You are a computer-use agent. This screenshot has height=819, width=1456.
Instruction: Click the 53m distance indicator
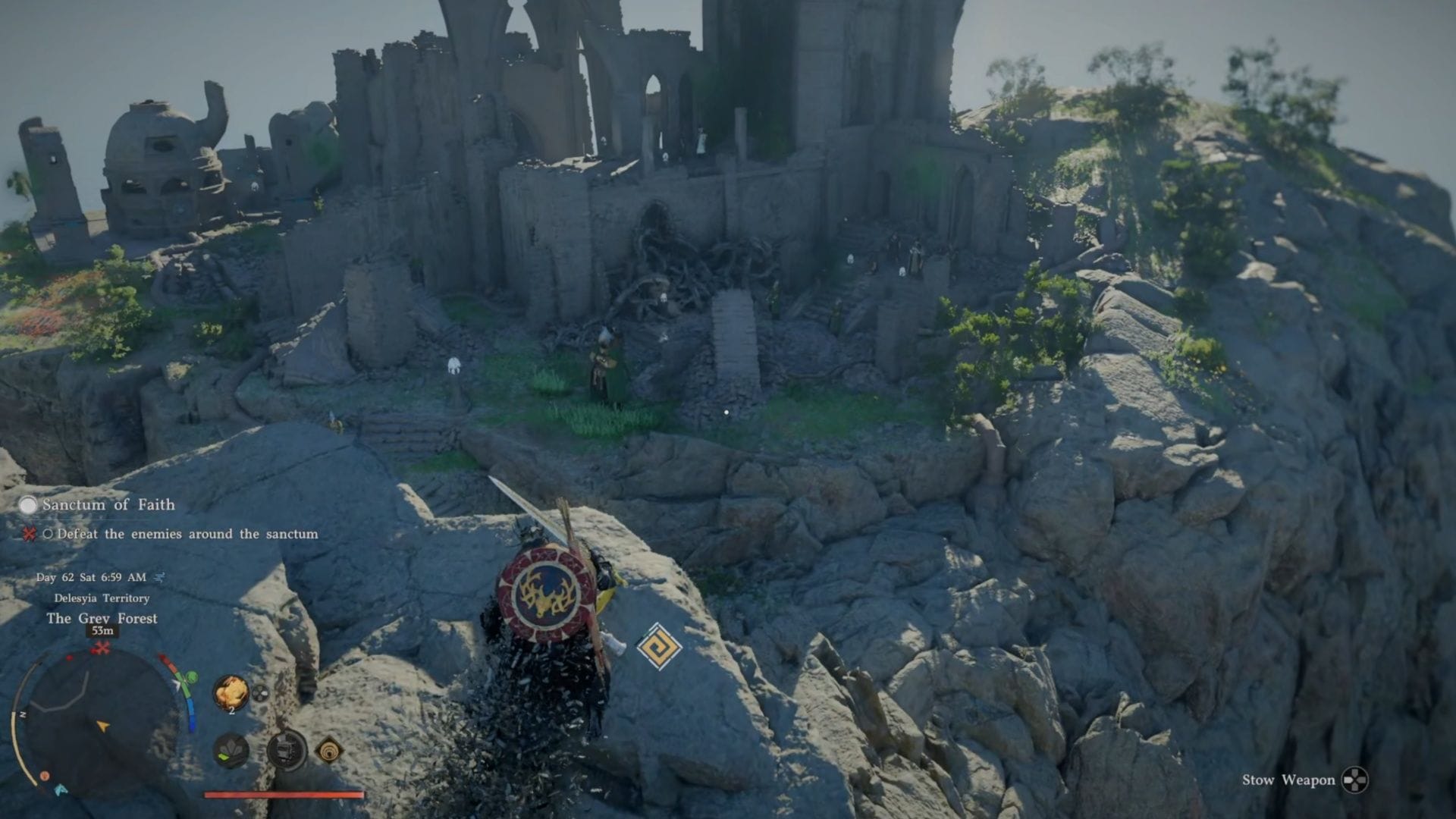pyautogui.click(x=102, y=630)
